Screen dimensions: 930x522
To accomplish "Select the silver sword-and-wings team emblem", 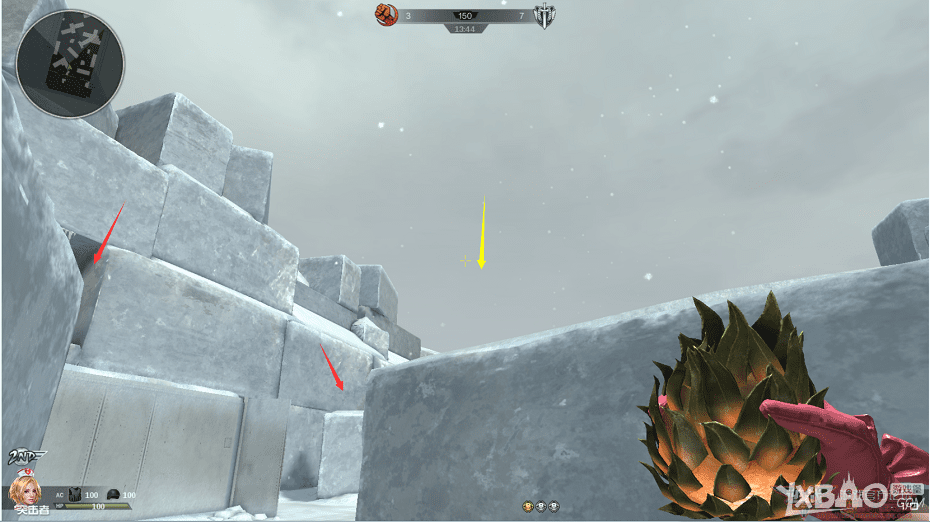I will click(544, 16).
